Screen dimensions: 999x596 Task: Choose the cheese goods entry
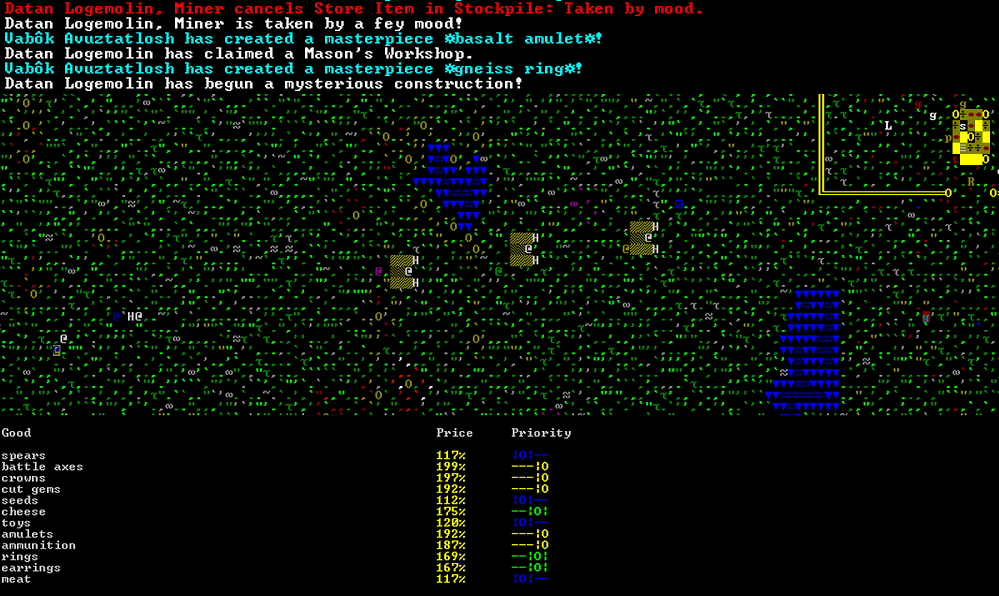23,512
